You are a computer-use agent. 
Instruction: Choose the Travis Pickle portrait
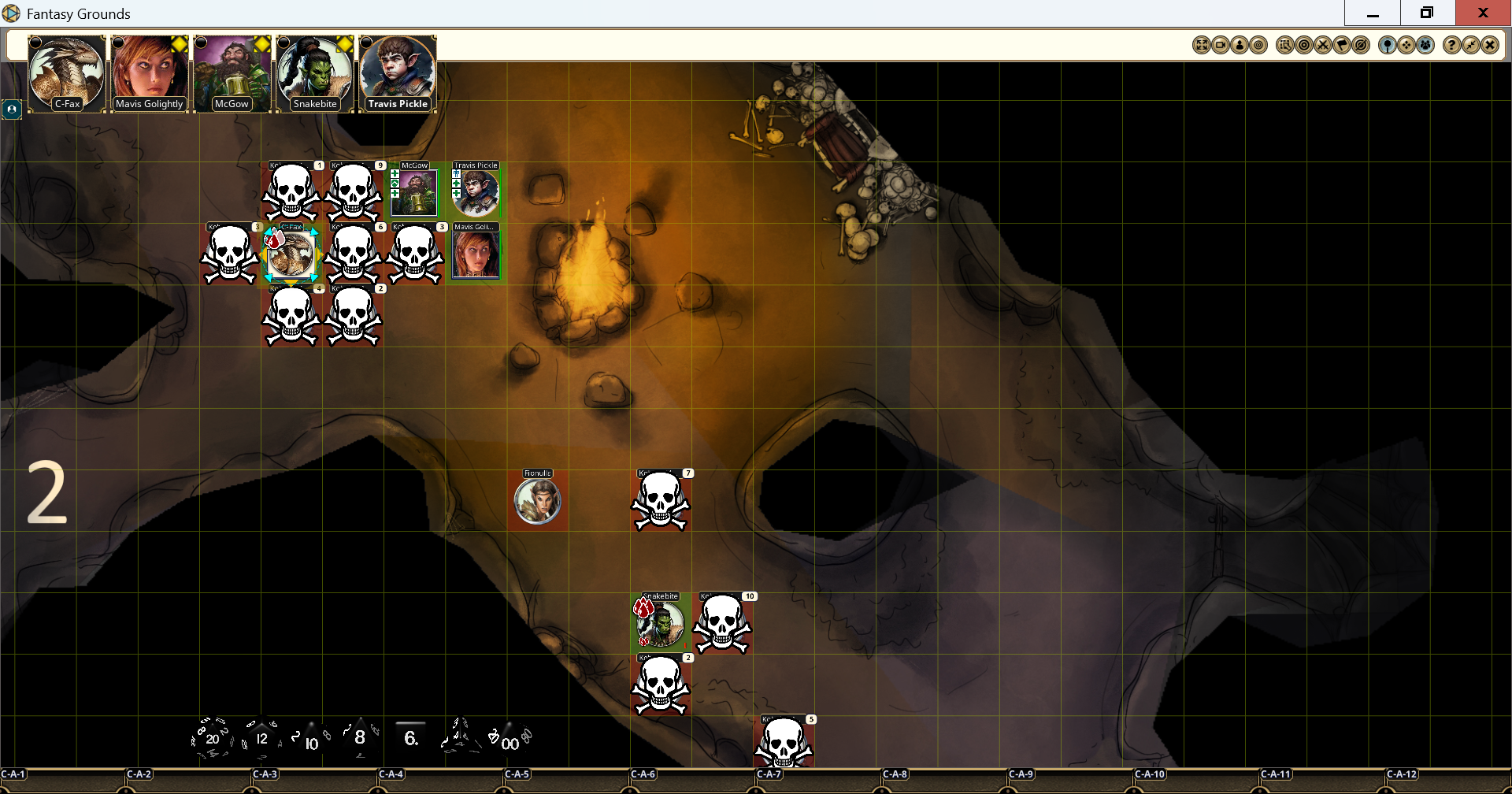pyautogui.click(x=398, y=74)
